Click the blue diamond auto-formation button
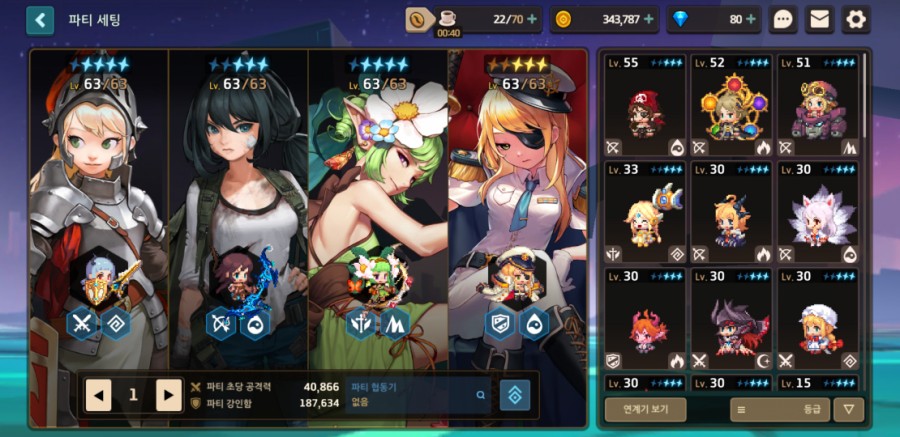The height and width of the screenshot is (437, 900). click(x=515, y=395)
